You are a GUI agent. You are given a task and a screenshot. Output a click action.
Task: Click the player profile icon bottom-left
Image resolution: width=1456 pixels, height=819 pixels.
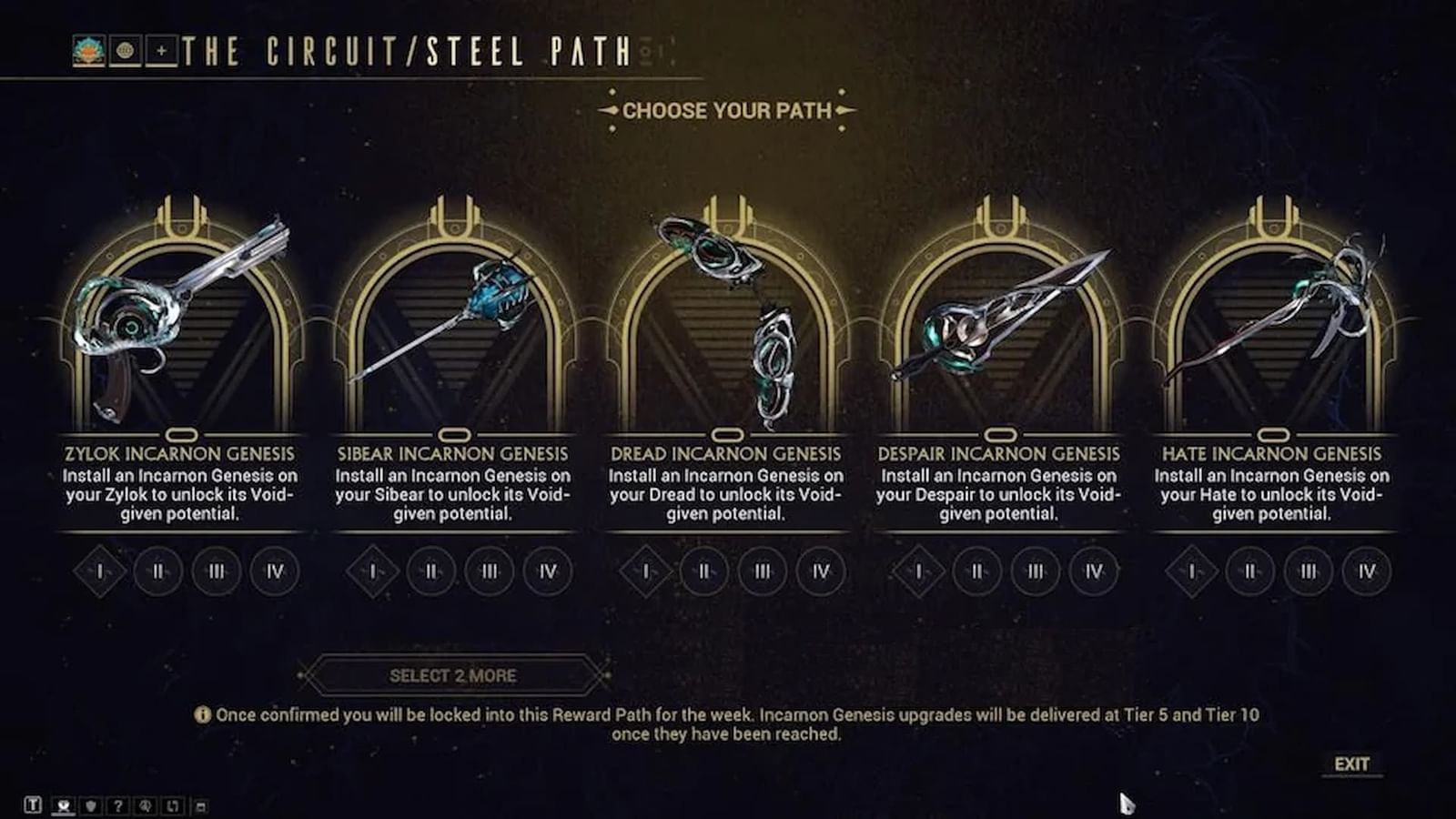pos(63,805)
